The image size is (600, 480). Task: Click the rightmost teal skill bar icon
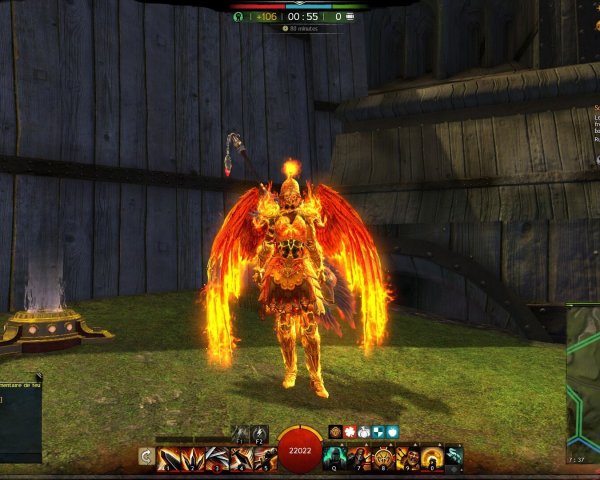coord(454,458)
